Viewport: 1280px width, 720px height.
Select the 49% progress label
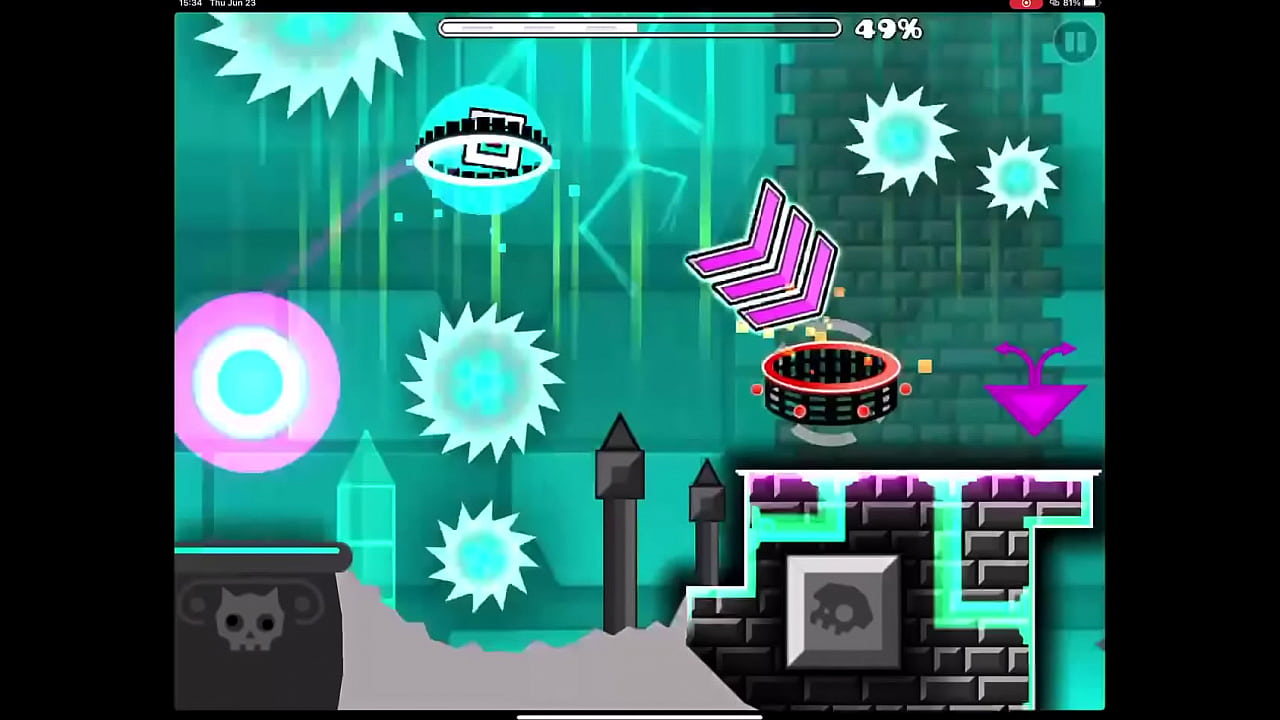(889, 29)
